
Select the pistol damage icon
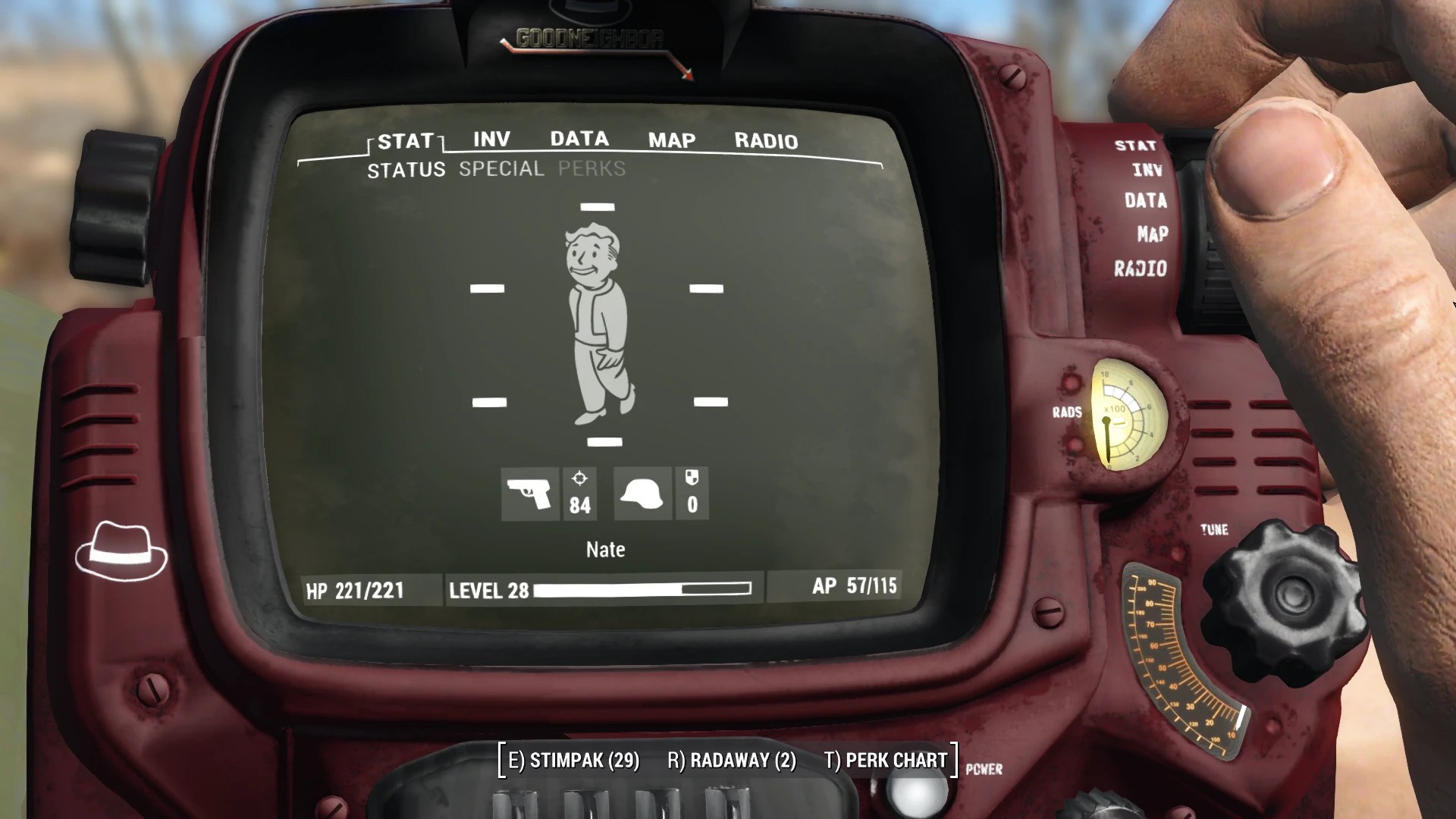pyautogui.click(x=530, y=494)
